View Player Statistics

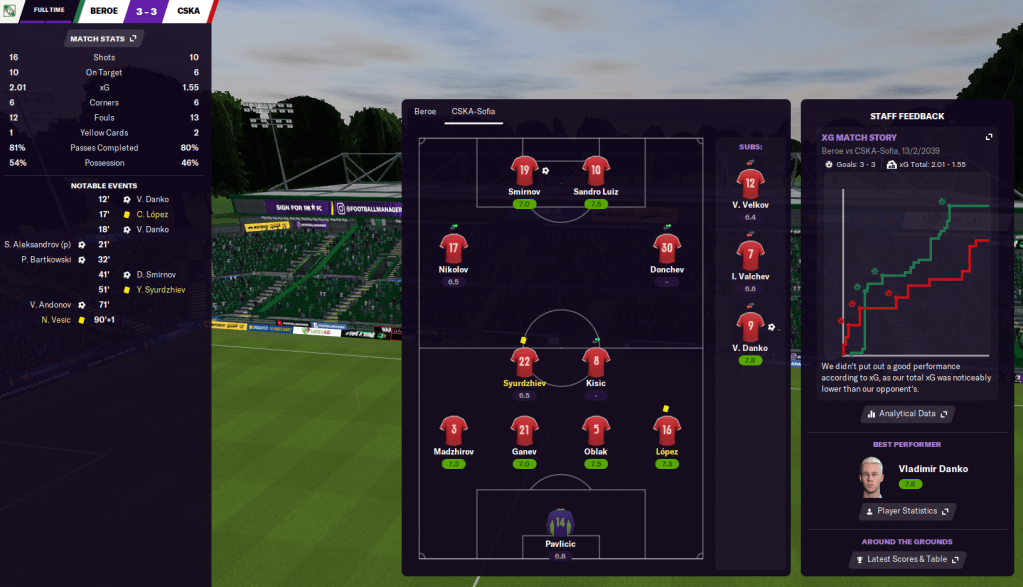point(907,511)
